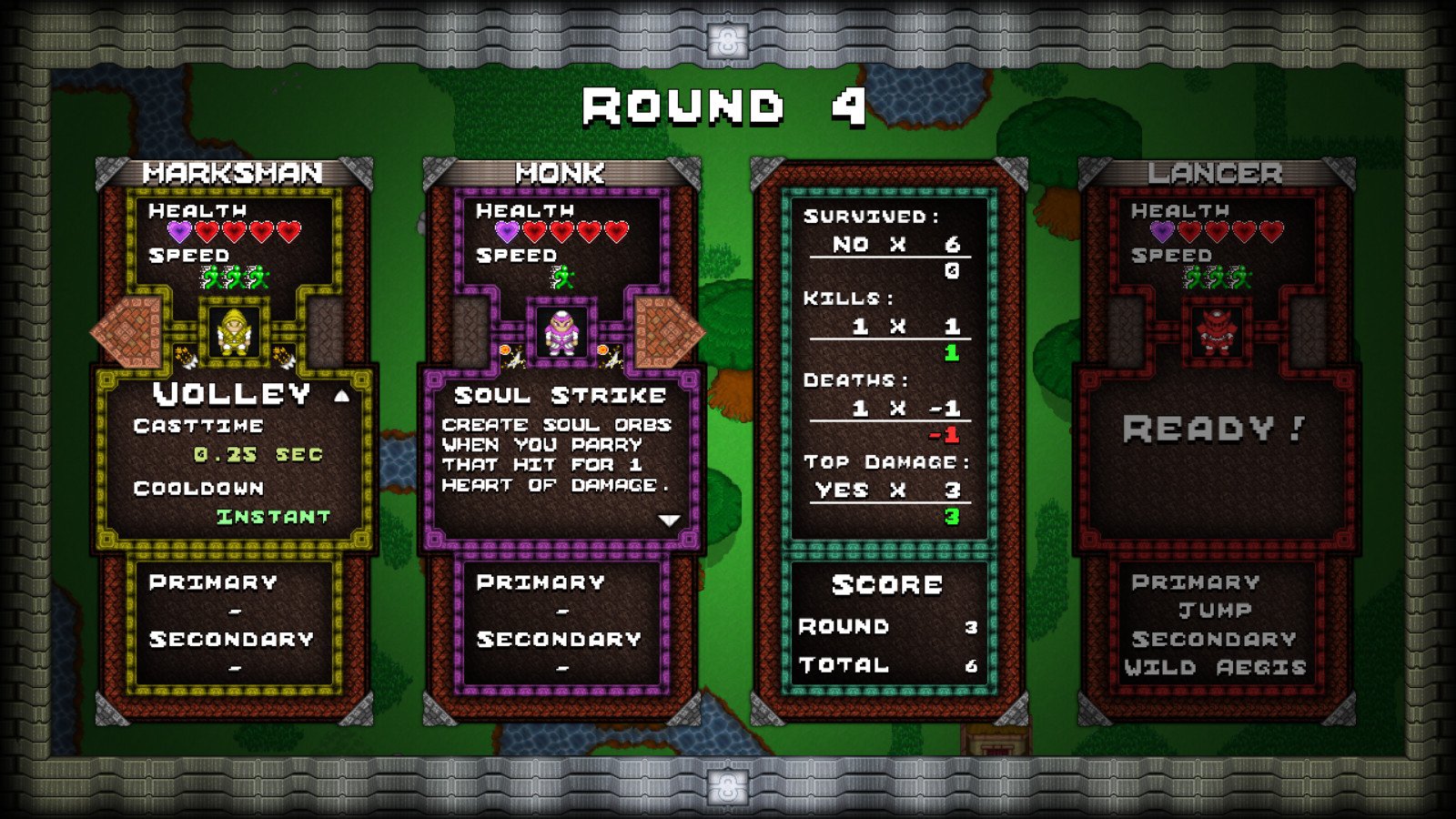Click the left brown arrow on the Marksman card

(126, 332)
